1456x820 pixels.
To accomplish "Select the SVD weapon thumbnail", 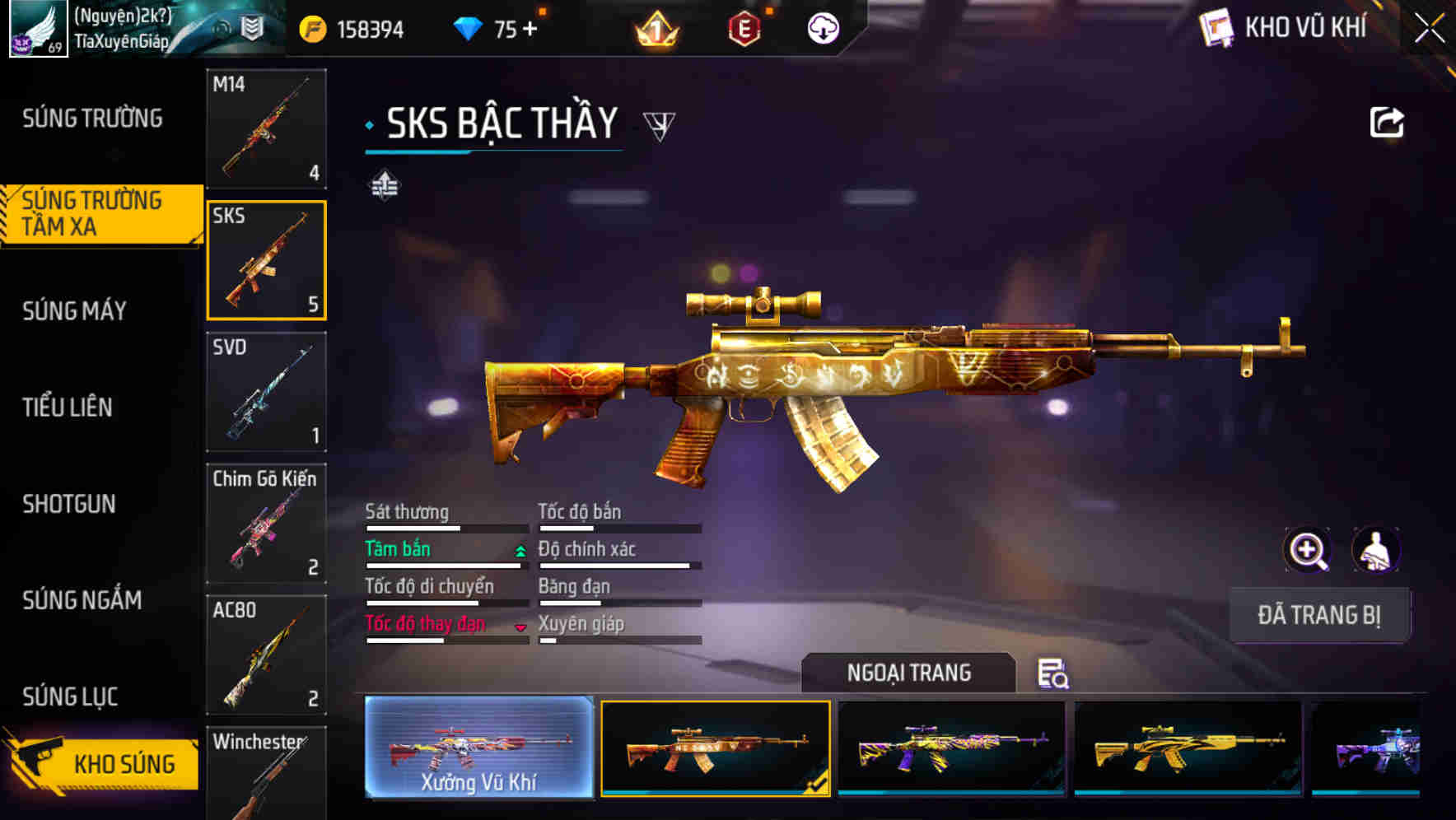I will (x=266, y=393).
